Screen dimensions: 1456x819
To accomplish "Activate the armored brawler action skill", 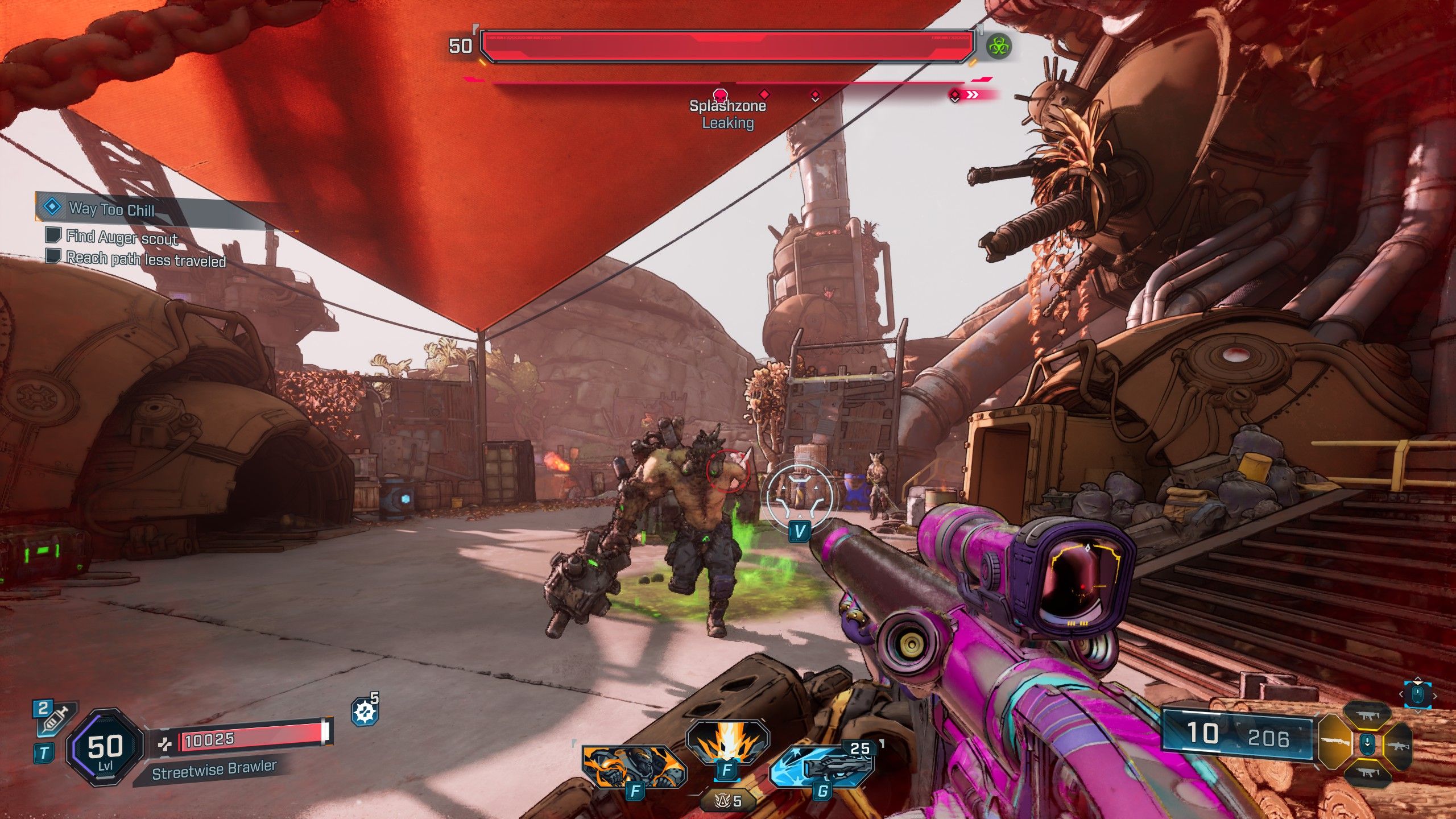I will pyautogui.click(x=634, y=767).
